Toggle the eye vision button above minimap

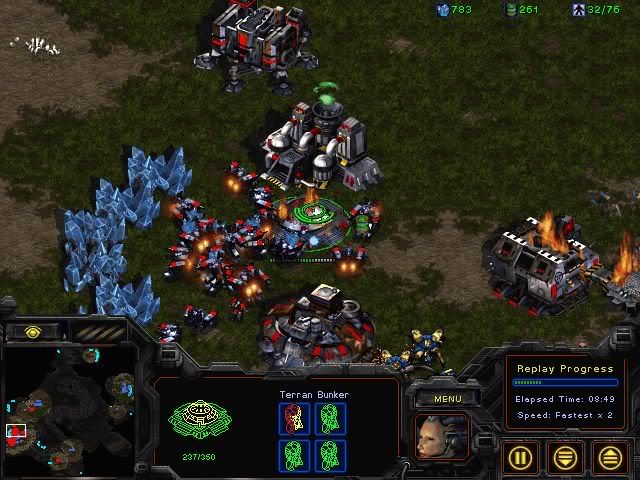[31, 332]
